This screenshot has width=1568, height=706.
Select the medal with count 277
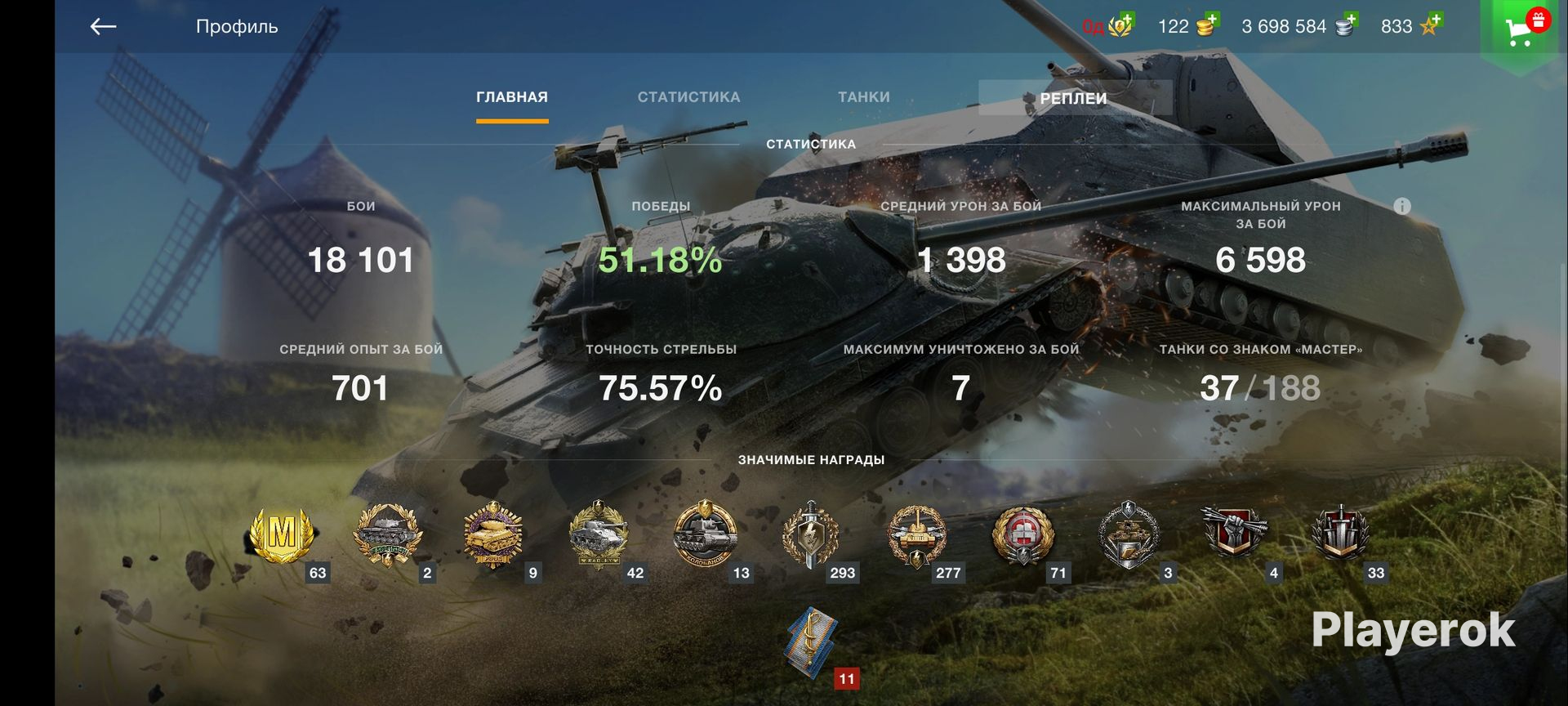pos(916,535)
